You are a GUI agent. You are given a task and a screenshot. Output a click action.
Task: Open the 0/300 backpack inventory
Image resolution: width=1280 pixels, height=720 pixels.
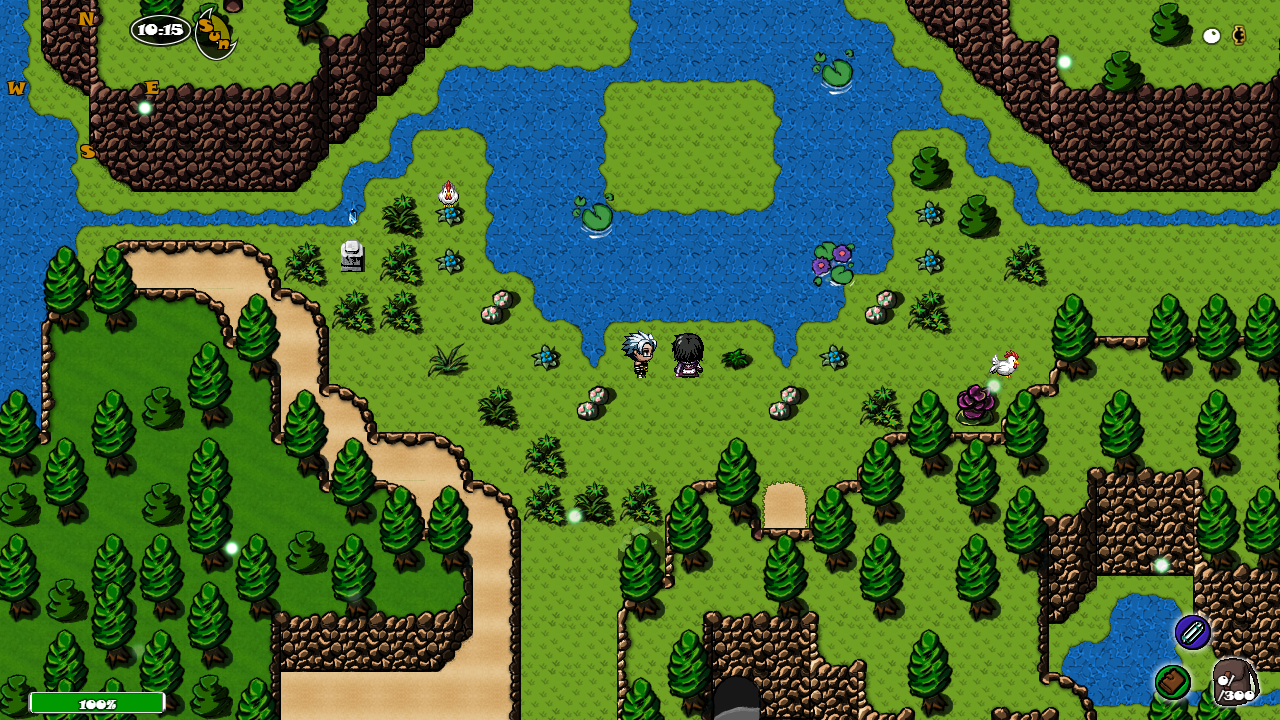coord(1233,682)
